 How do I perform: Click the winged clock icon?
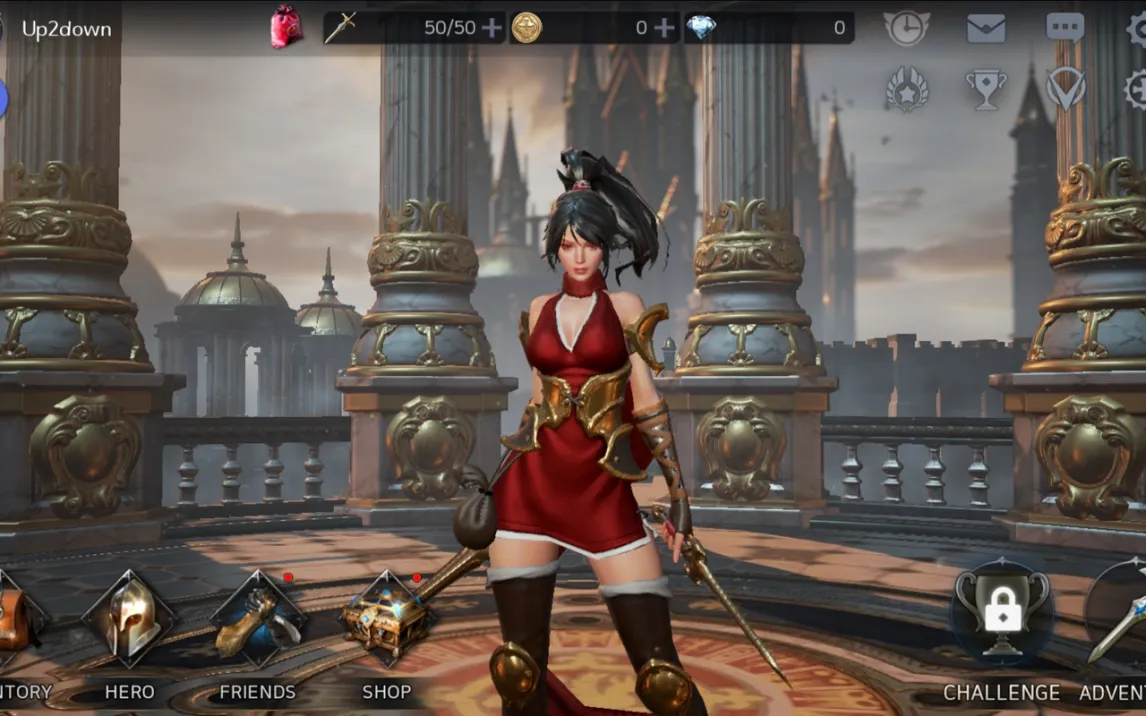click(x=906, y=28)
